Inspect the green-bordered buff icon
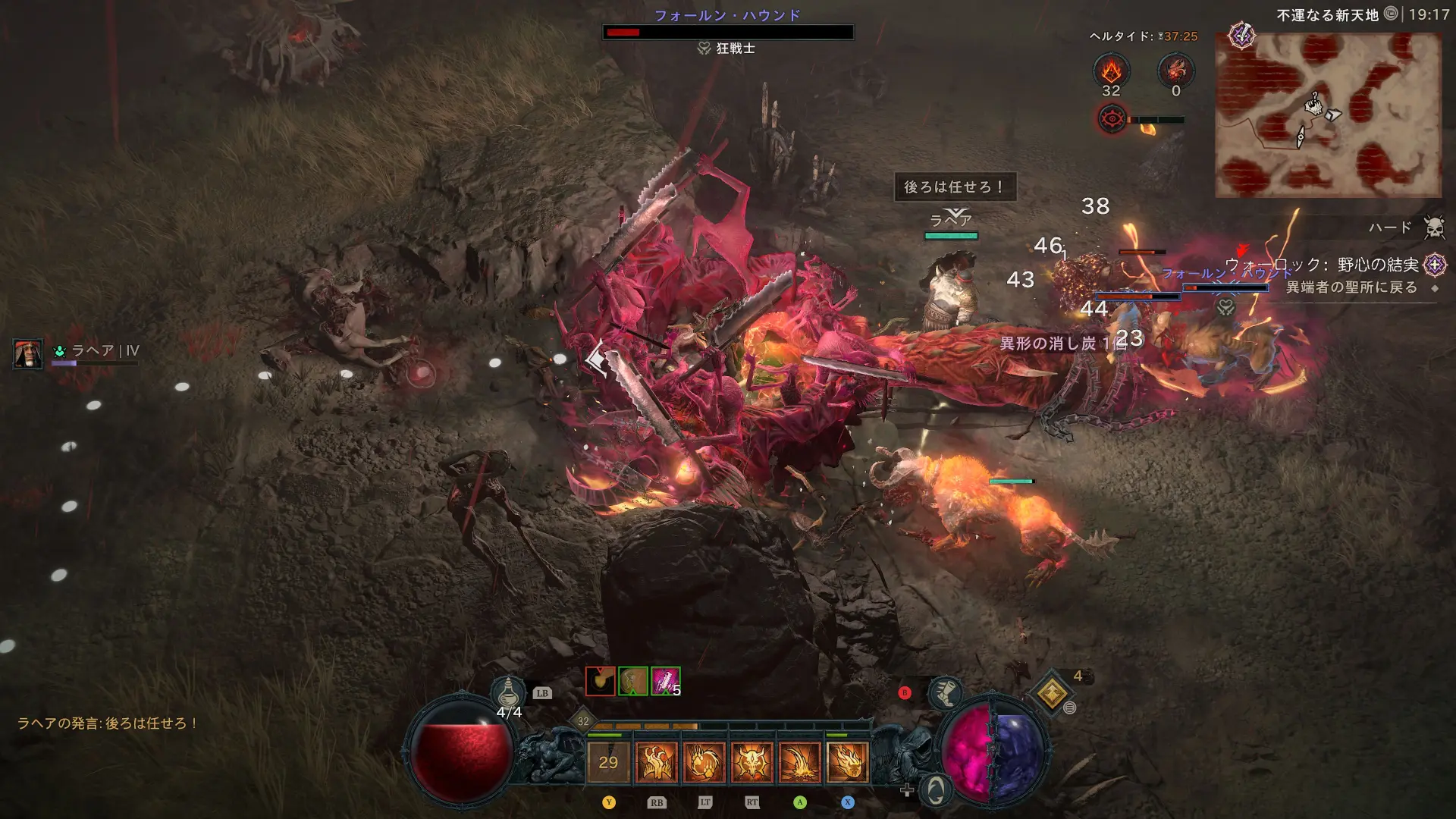The width and height of the screenshot is (1456, 819). coord(633,681)
